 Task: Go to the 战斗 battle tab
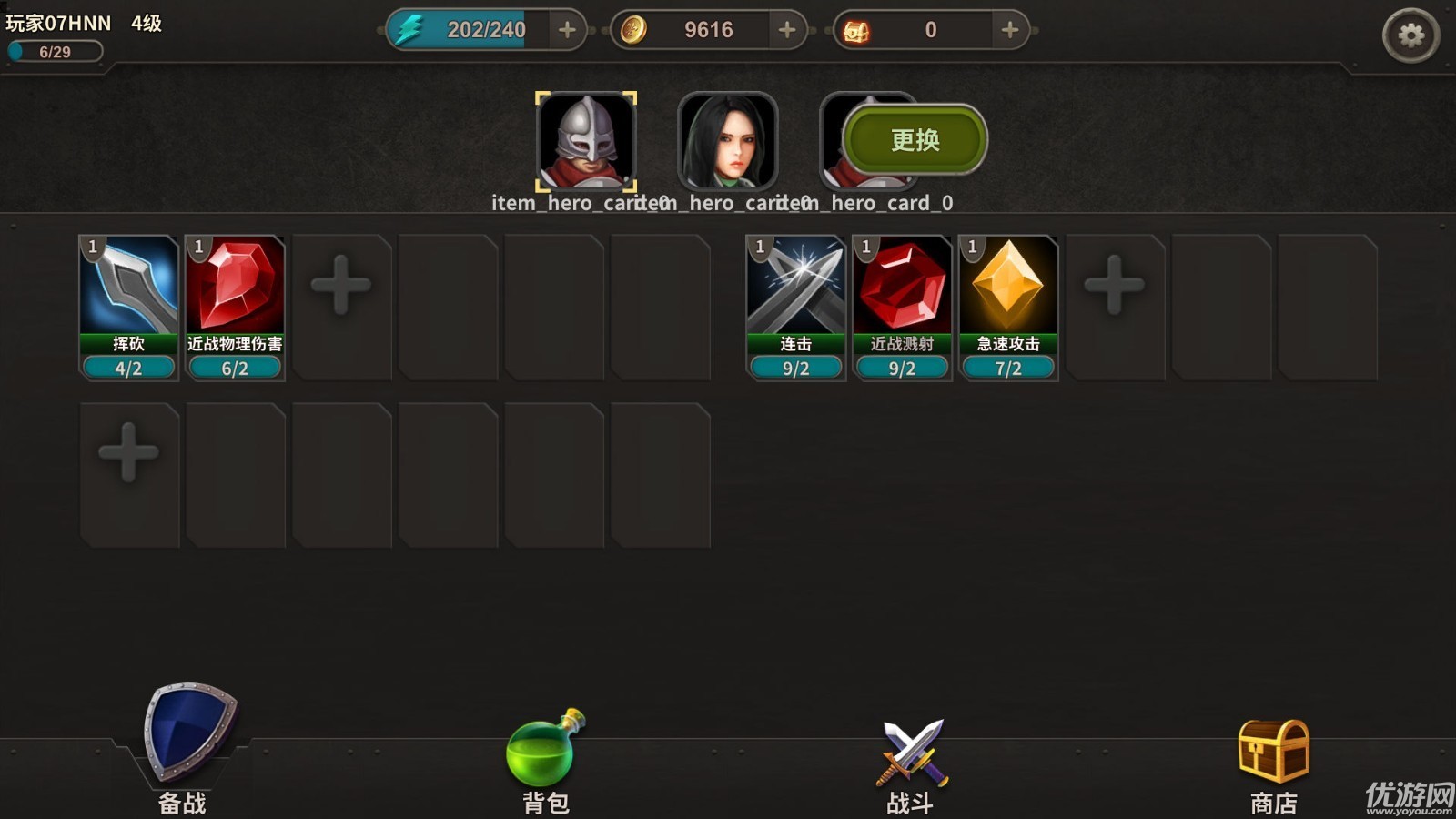click(x=911, y=763)
